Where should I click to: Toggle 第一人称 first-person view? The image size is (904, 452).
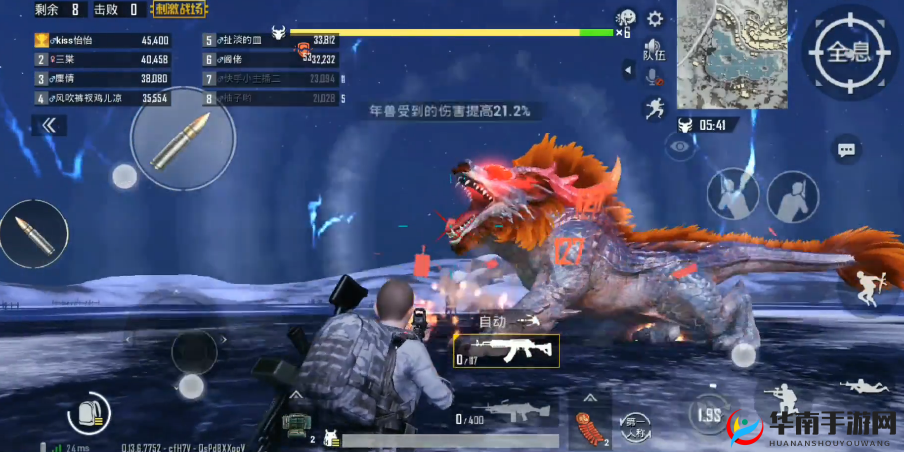632,423
